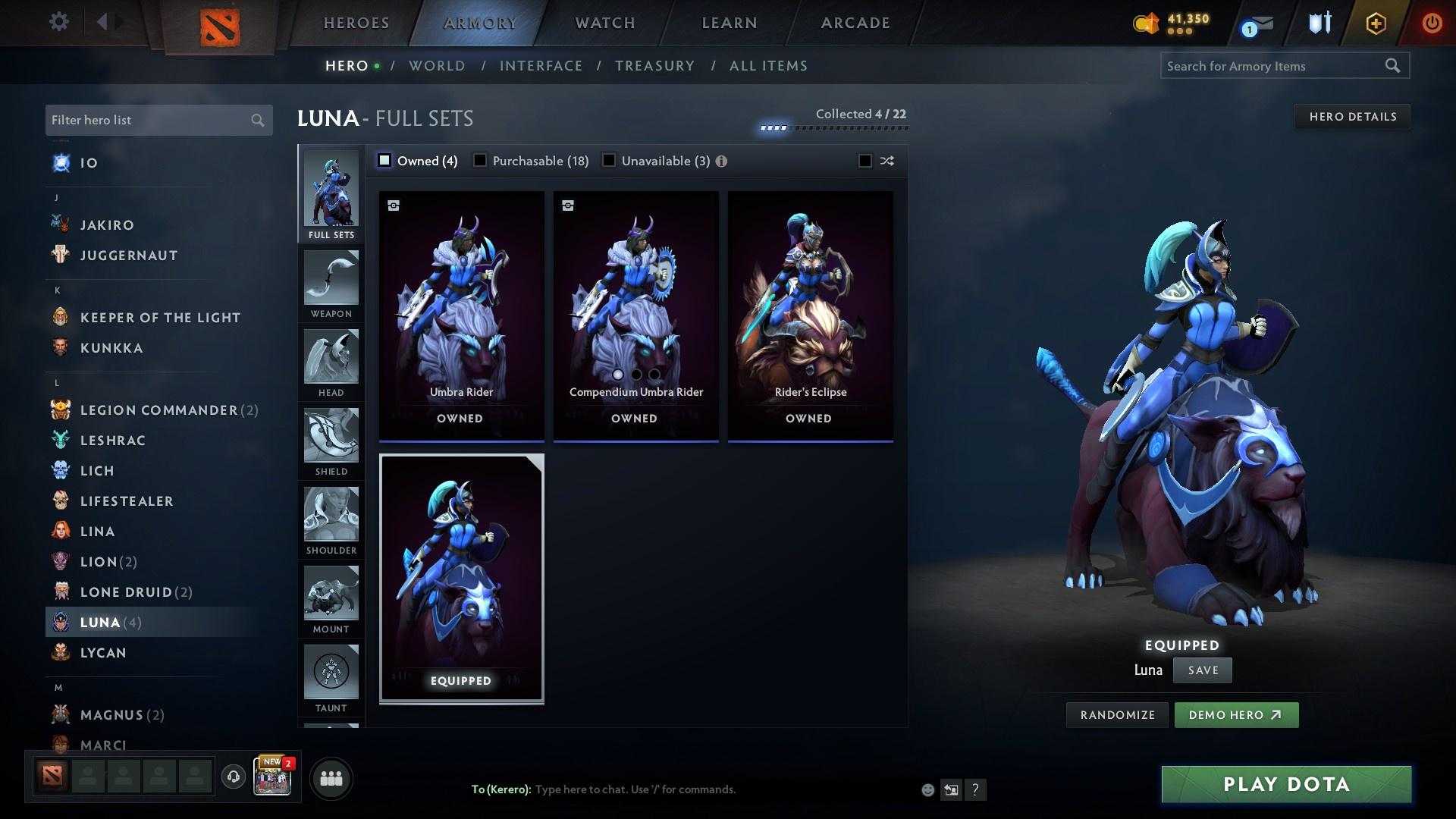Open the TREASURY section
Screen dimensions: 1456x819
click(x=654, y=66)
